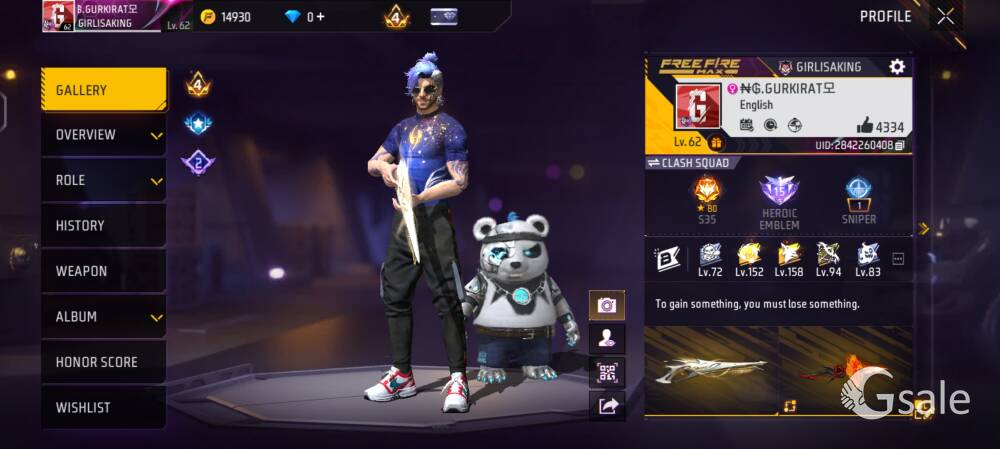The height and width of the screenshot is (449, 1000).
Task: Click the gold coin balance
Action: coord(227,17)
